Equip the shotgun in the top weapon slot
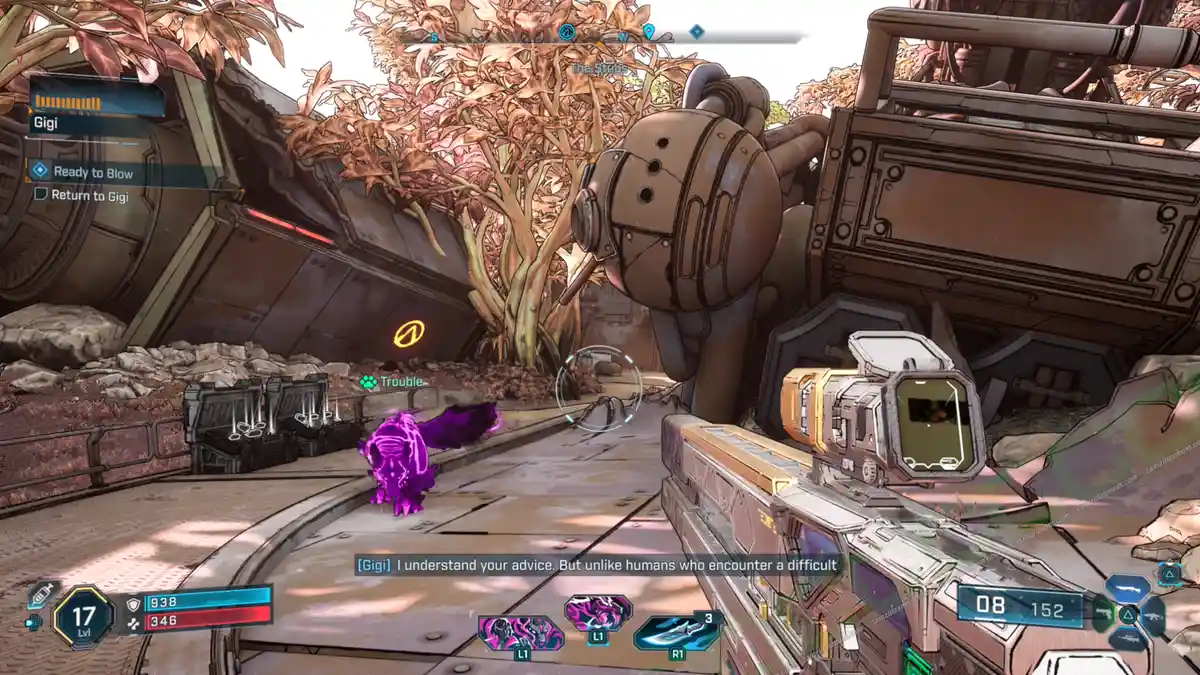This screenshot has width=1200, height=675. click(1128, 587)
